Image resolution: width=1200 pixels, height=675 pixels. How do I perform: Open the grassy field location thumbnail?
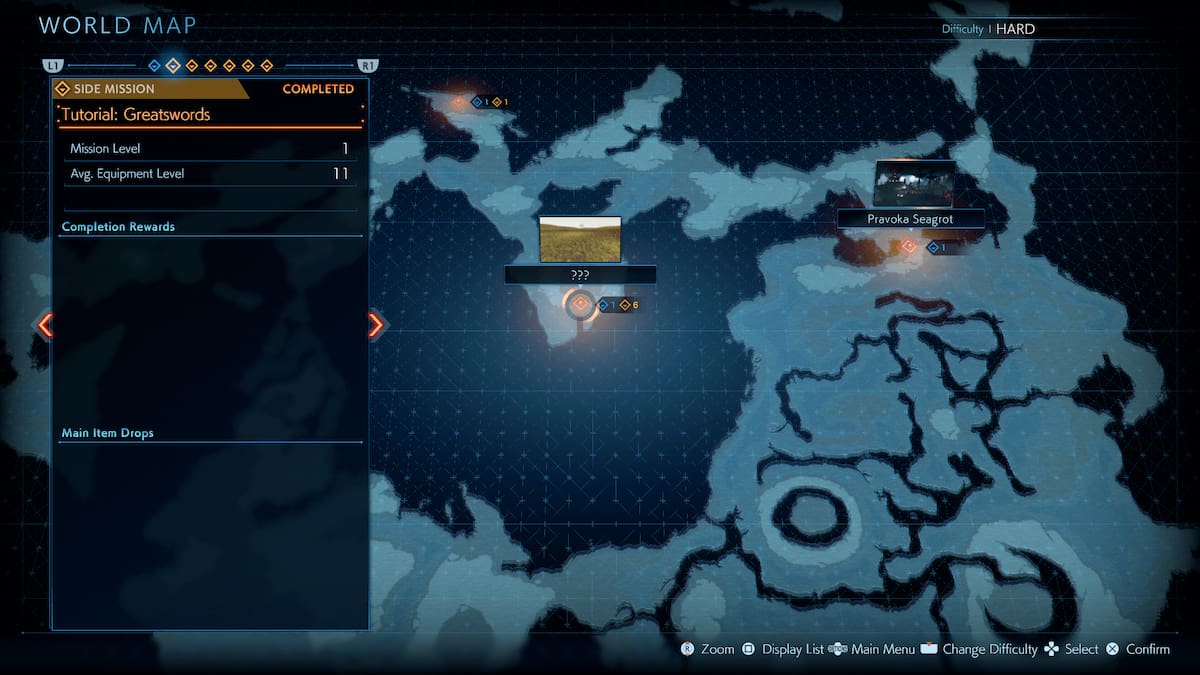(x=580, y=239)
